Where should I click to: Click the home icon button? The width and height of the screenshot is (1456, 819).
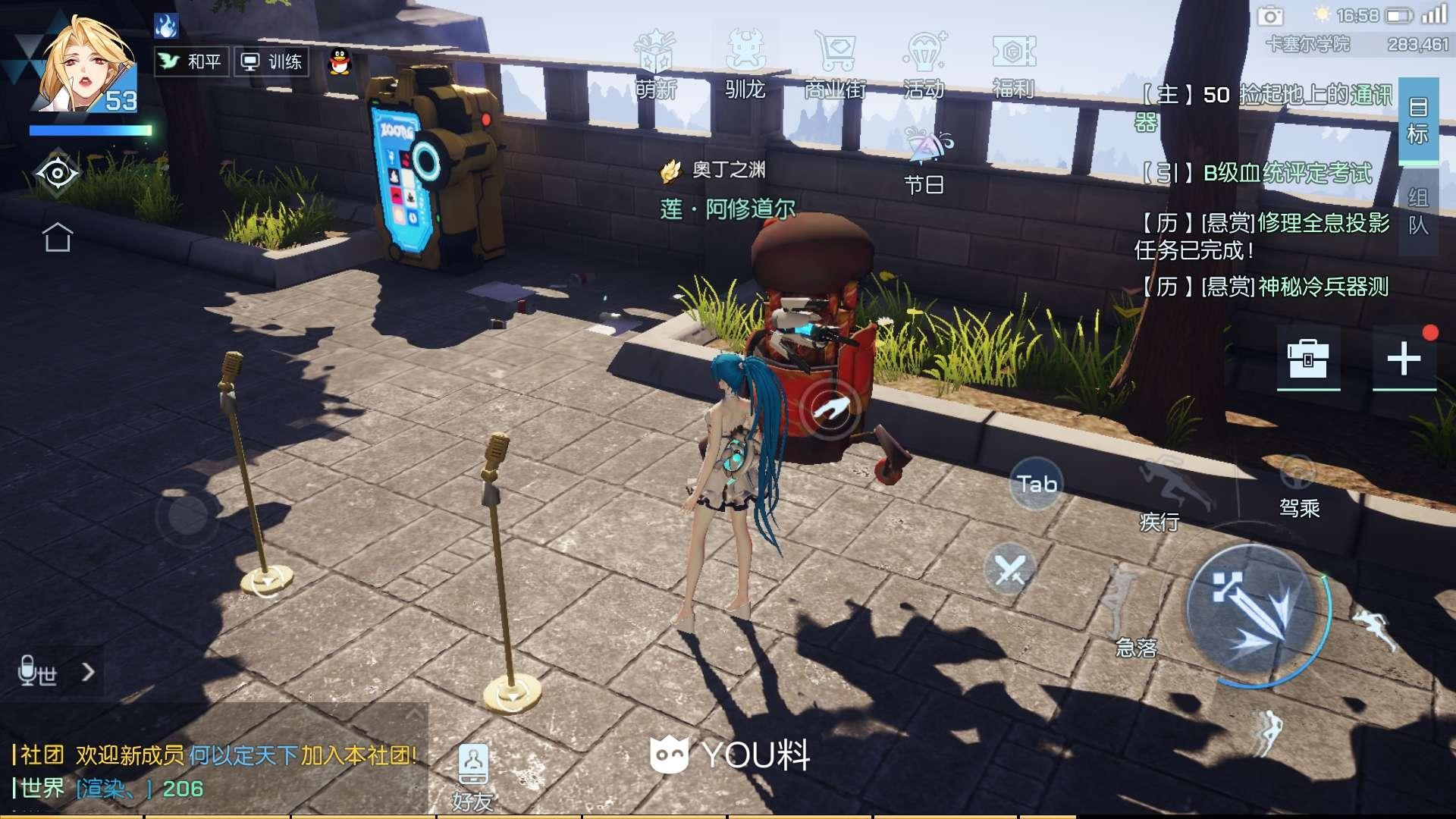pyautogui.click(x=58, y=237)
